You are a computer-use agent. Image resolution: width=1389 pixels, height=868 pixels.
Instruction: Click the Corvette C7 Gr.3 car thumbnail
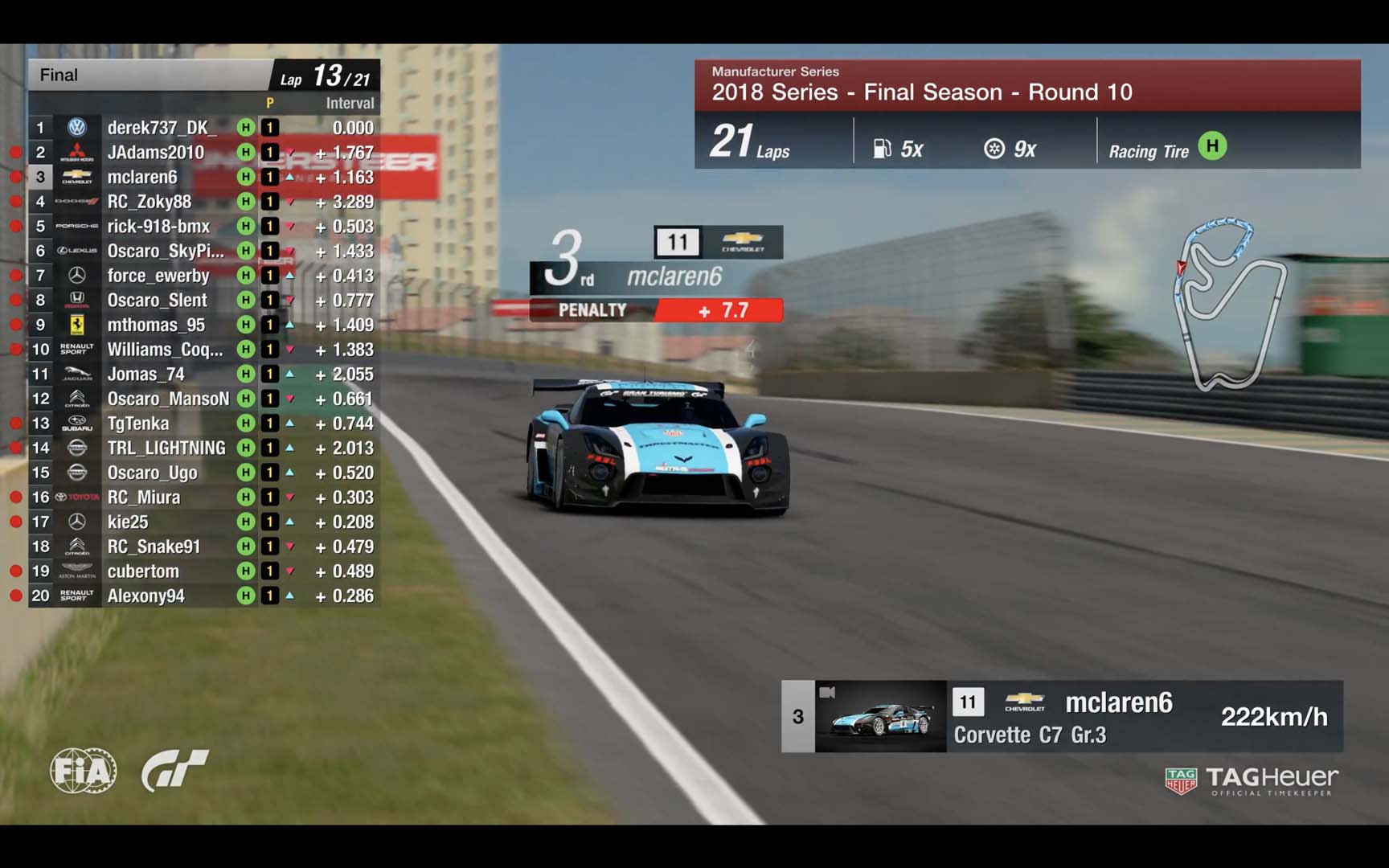pos(881,717)
